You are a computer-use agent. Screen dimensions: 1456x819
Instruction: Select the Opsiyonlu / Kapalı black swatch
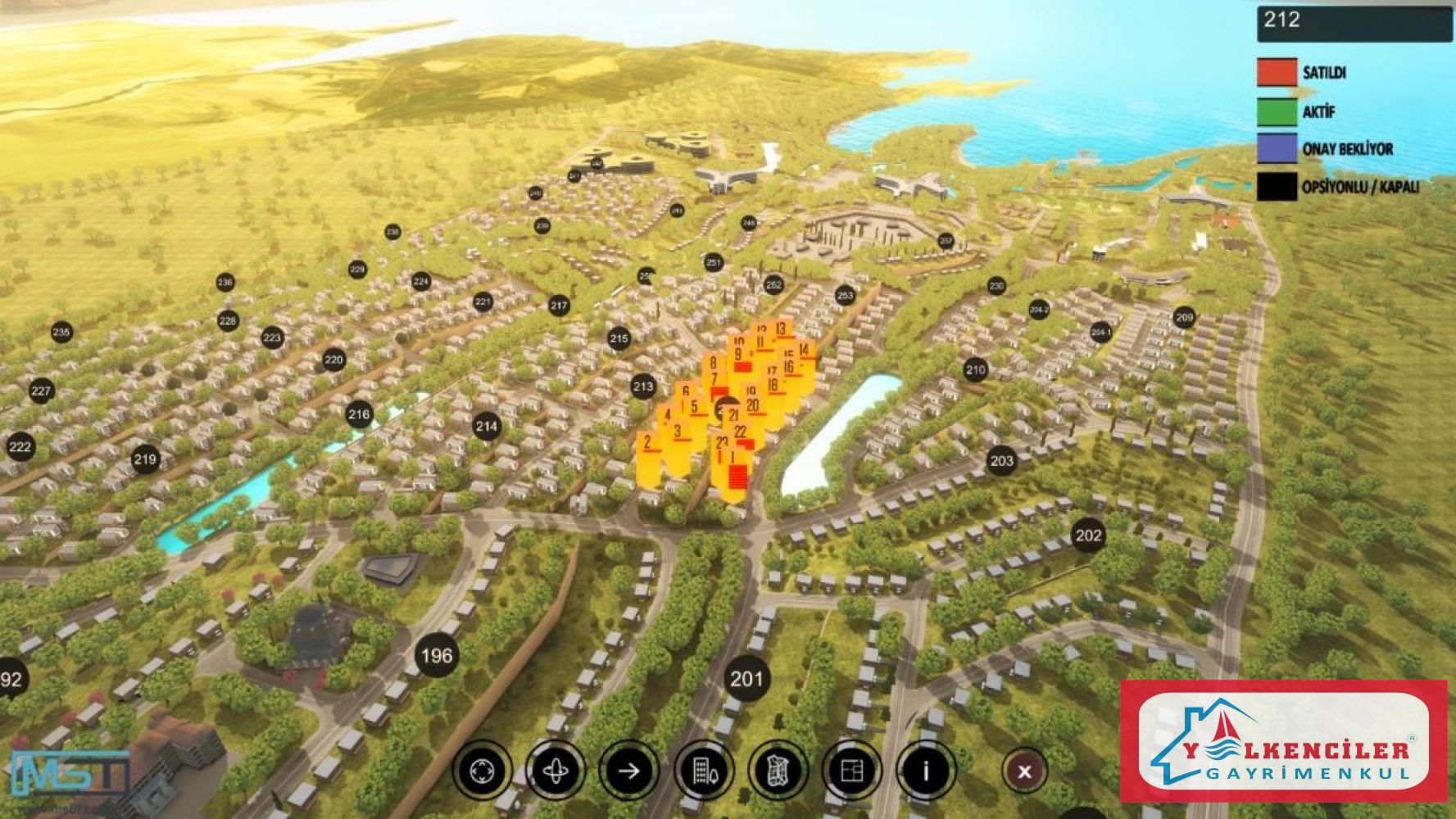[1277, 187]
